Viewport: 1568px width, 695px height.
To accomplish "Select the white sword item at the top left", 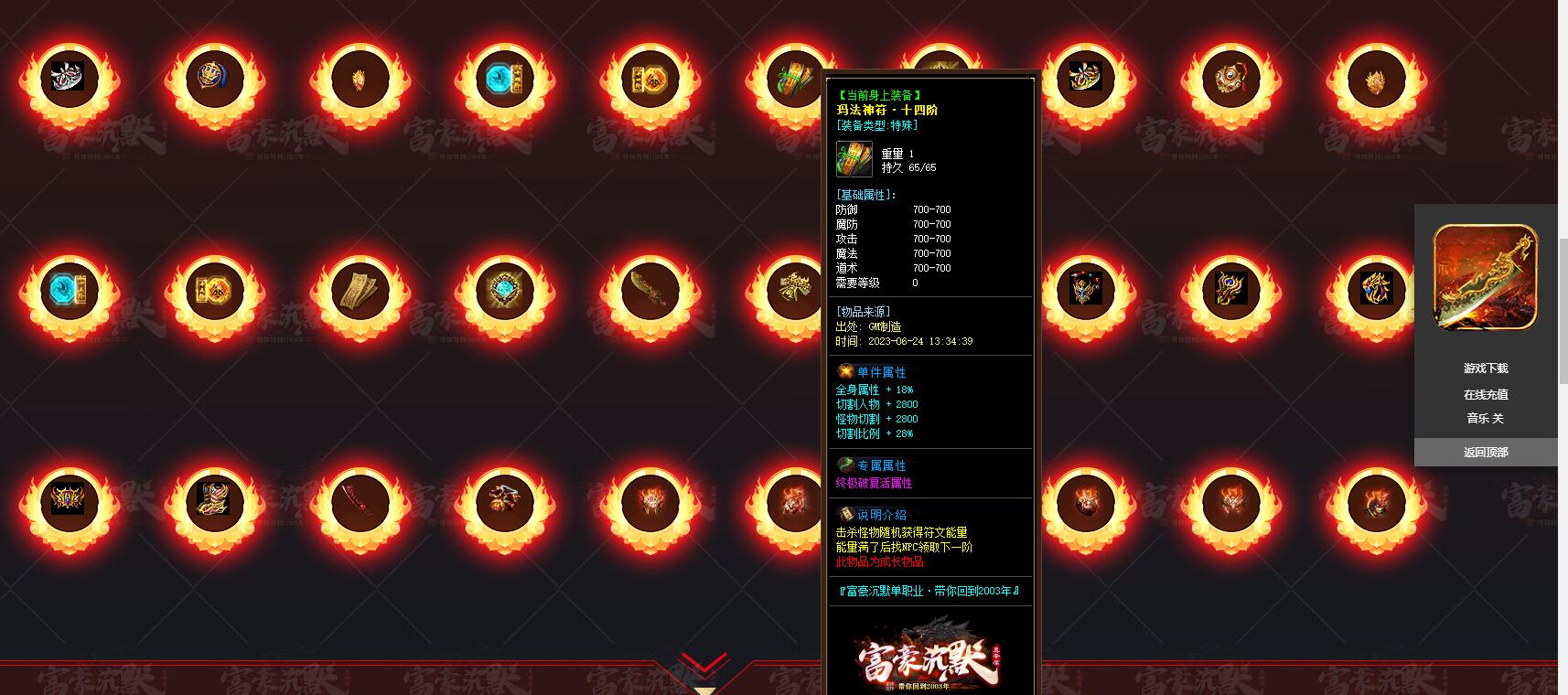I will [68, 78].
